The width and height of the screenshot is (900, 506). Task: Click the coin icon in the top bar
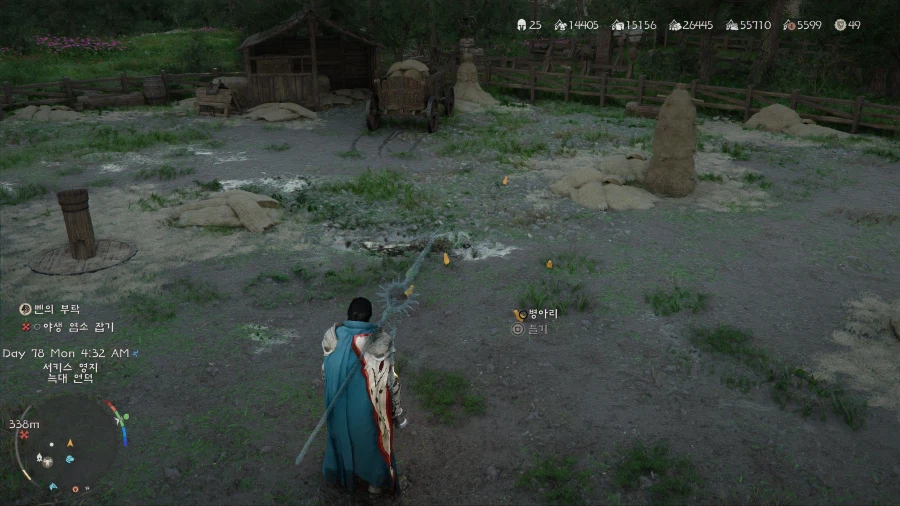[x=840, y=25]
